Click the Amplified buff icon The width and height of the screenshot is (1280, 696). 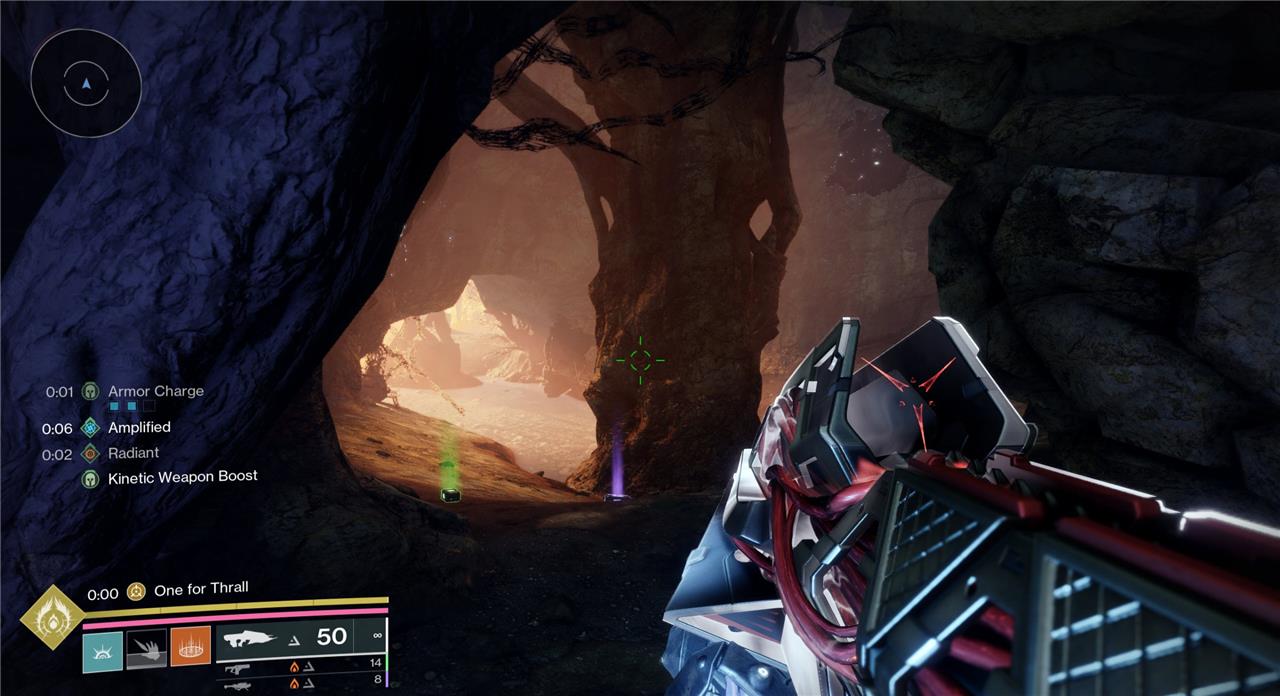(90, 428)
